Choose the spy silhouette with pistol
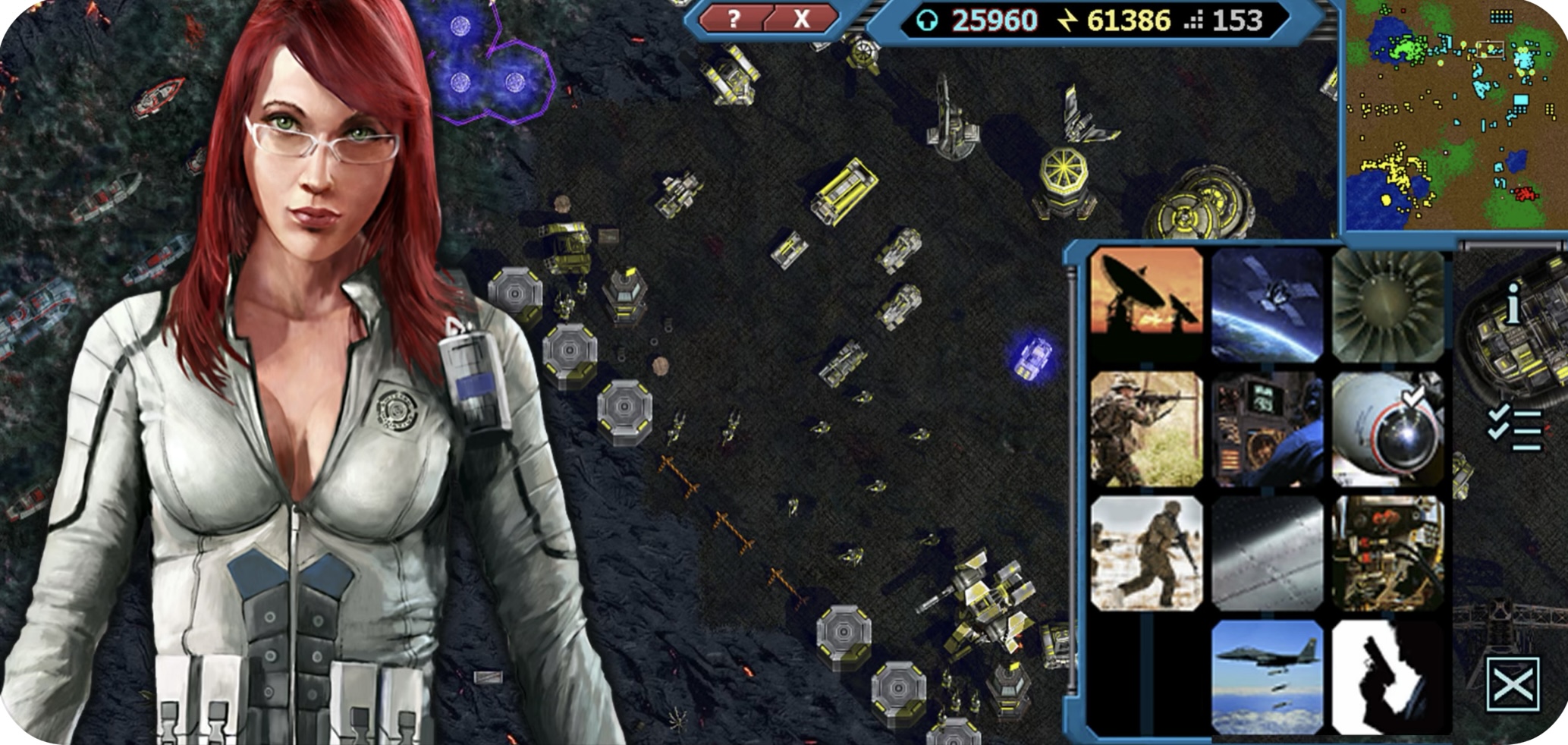 tap(1388, 677)
